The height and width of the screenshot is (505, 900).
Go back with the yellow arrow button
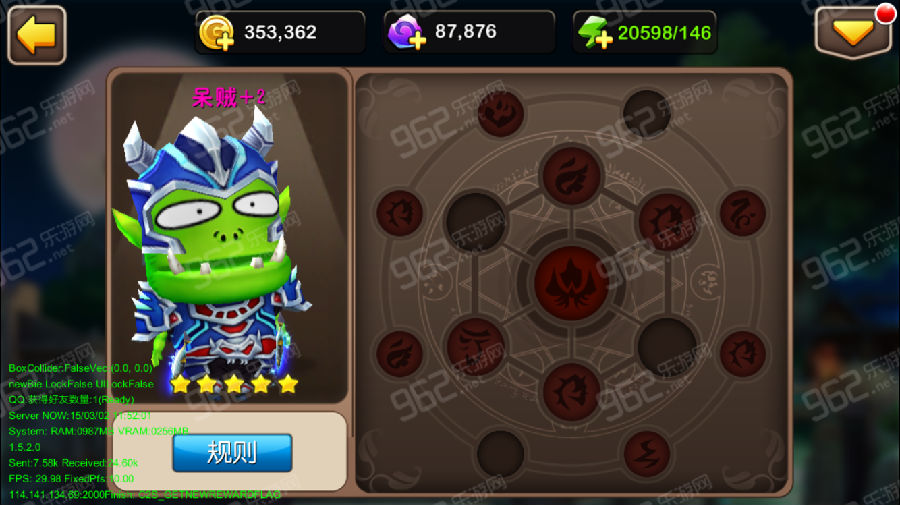[x=37, y=35]
